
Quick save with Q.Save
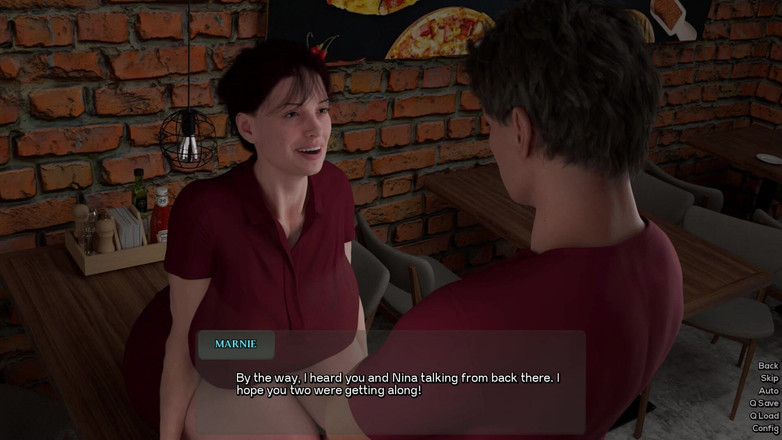pyautogui.click(x=764, y=403)
